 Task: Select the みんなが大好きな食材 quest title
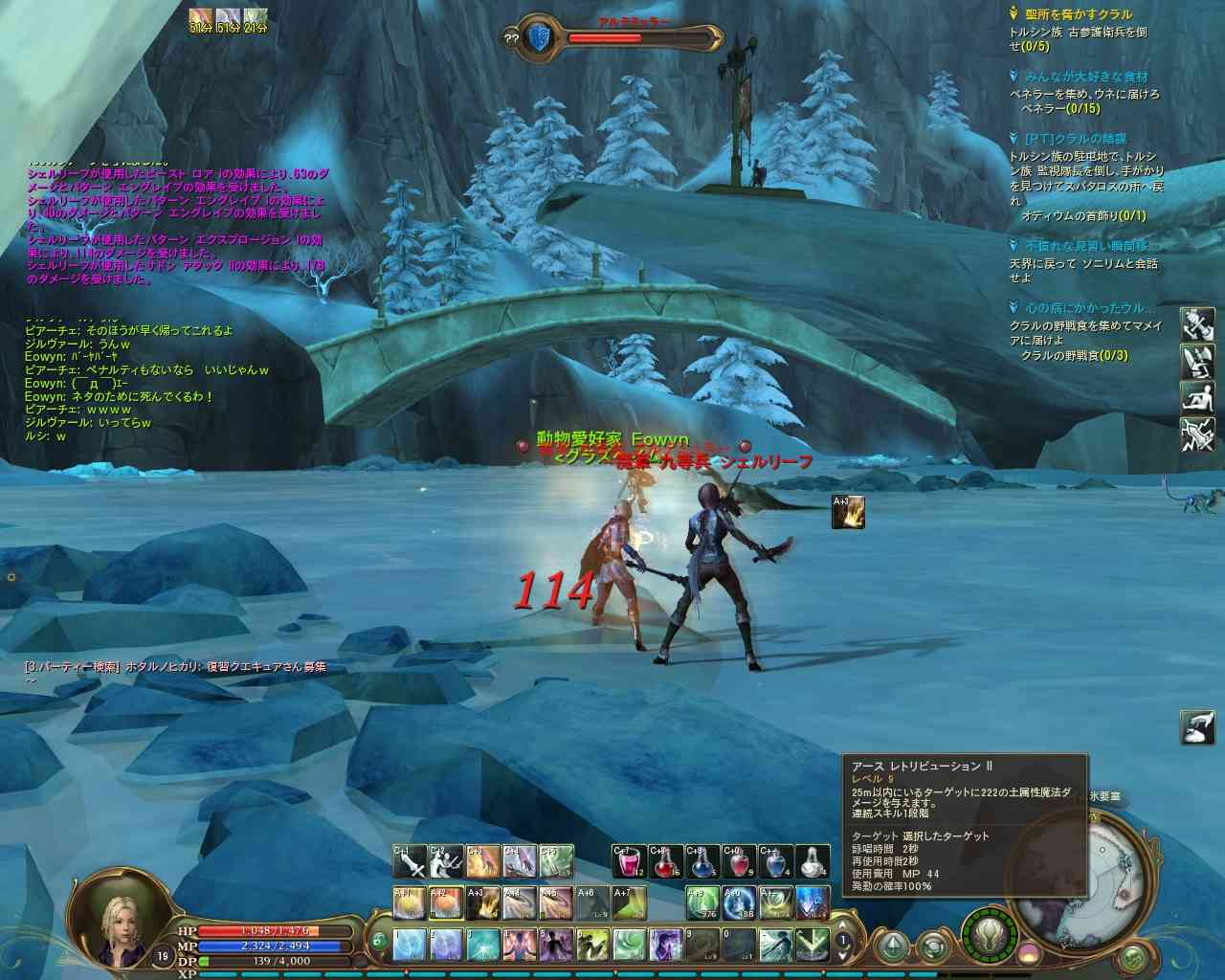[x=1084, y=77]
